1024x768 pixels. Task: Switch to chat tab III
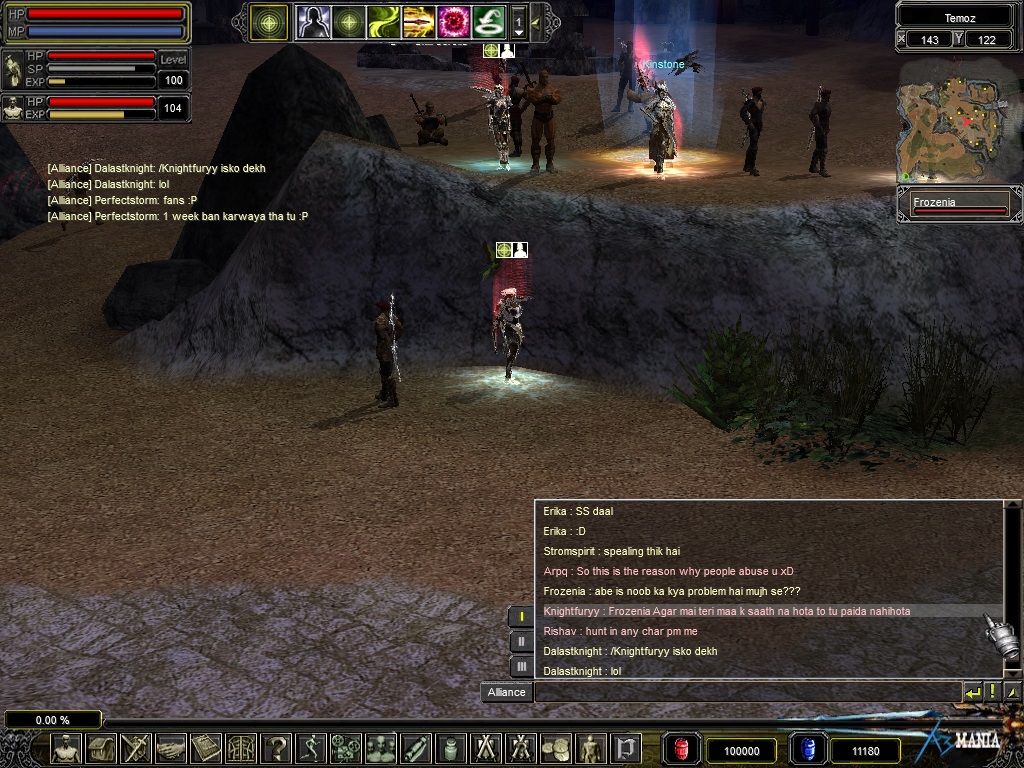(x=521, y=666)
